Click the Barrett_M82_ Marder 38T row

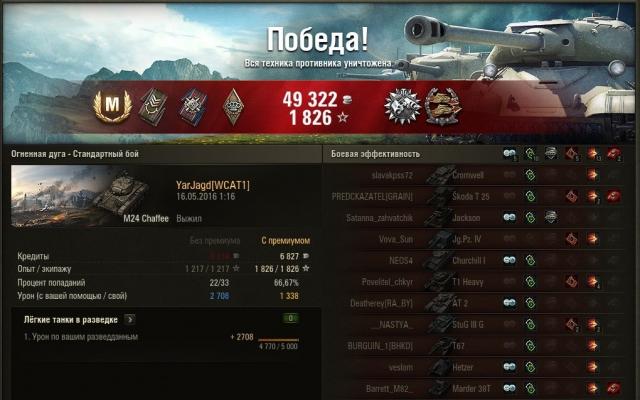tap(478, 389)
